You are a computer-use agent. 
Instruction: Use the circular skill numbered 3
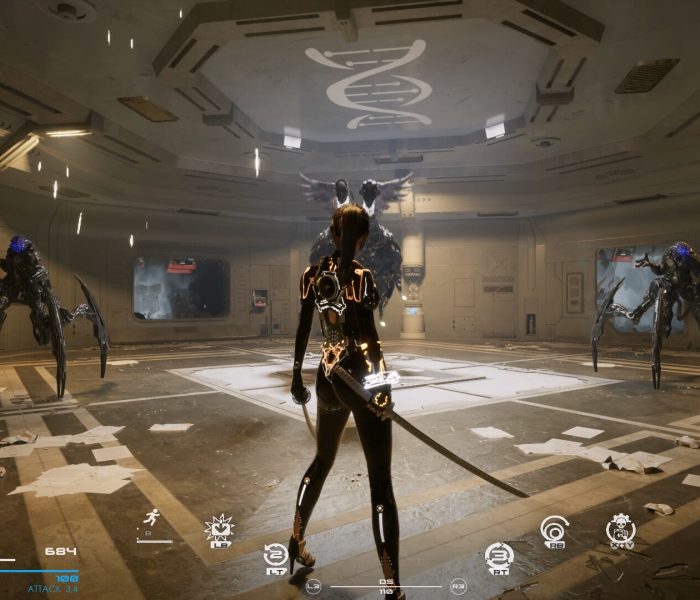(497, 555)
